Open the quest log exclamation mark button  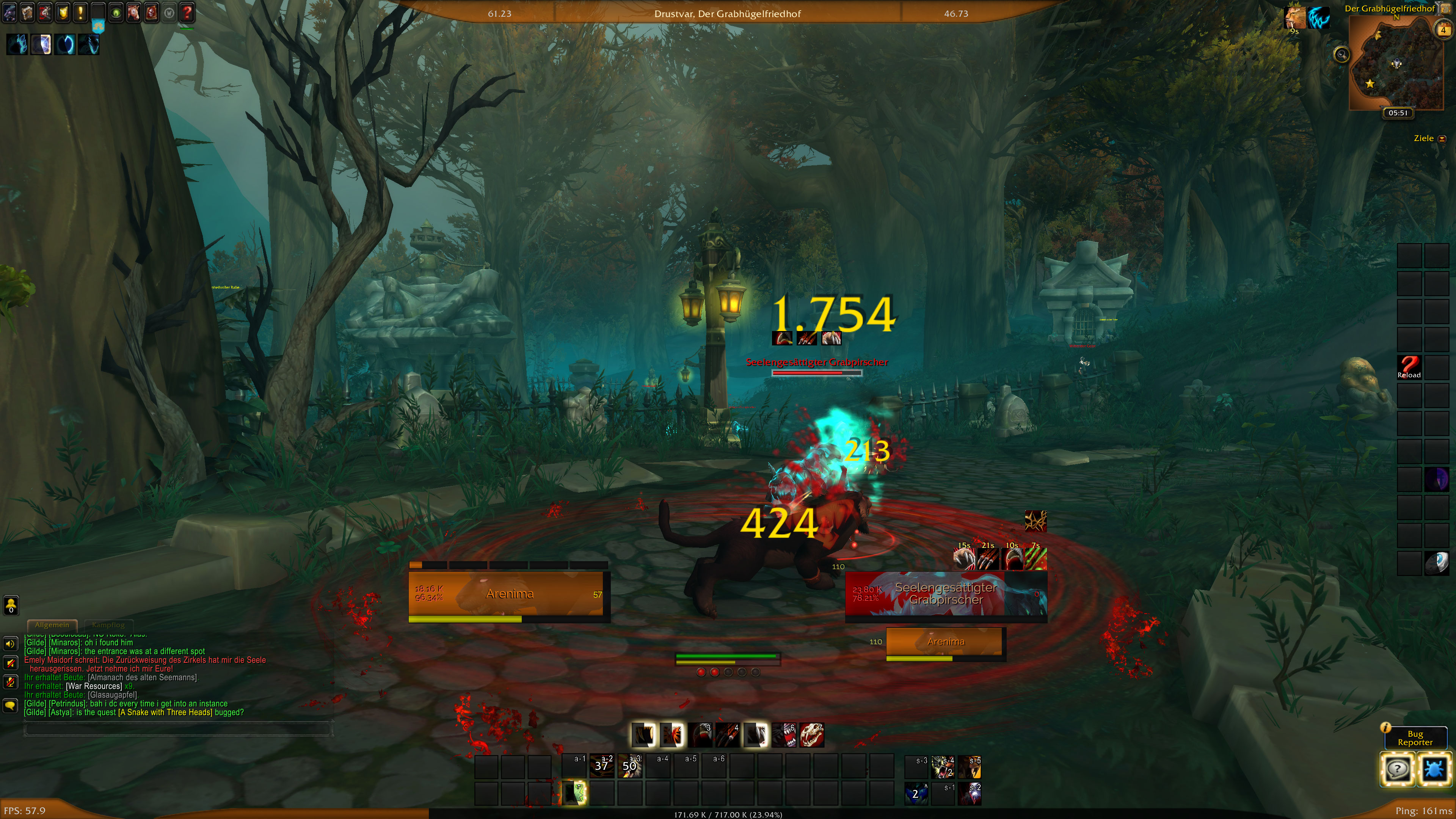click(x=80, y=12)
